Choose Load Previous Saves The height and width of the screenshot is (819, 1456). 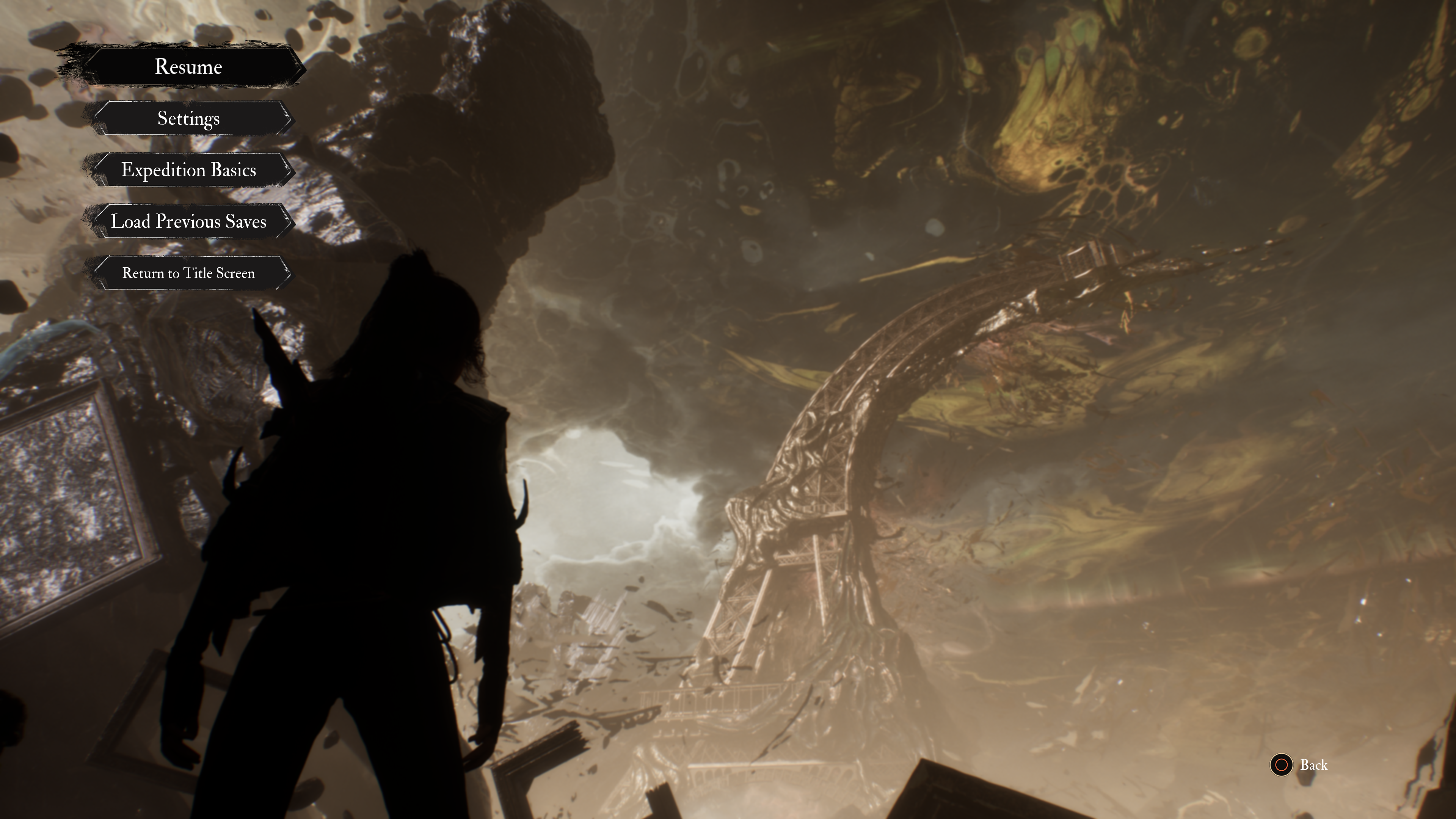(x=188, y=221)
